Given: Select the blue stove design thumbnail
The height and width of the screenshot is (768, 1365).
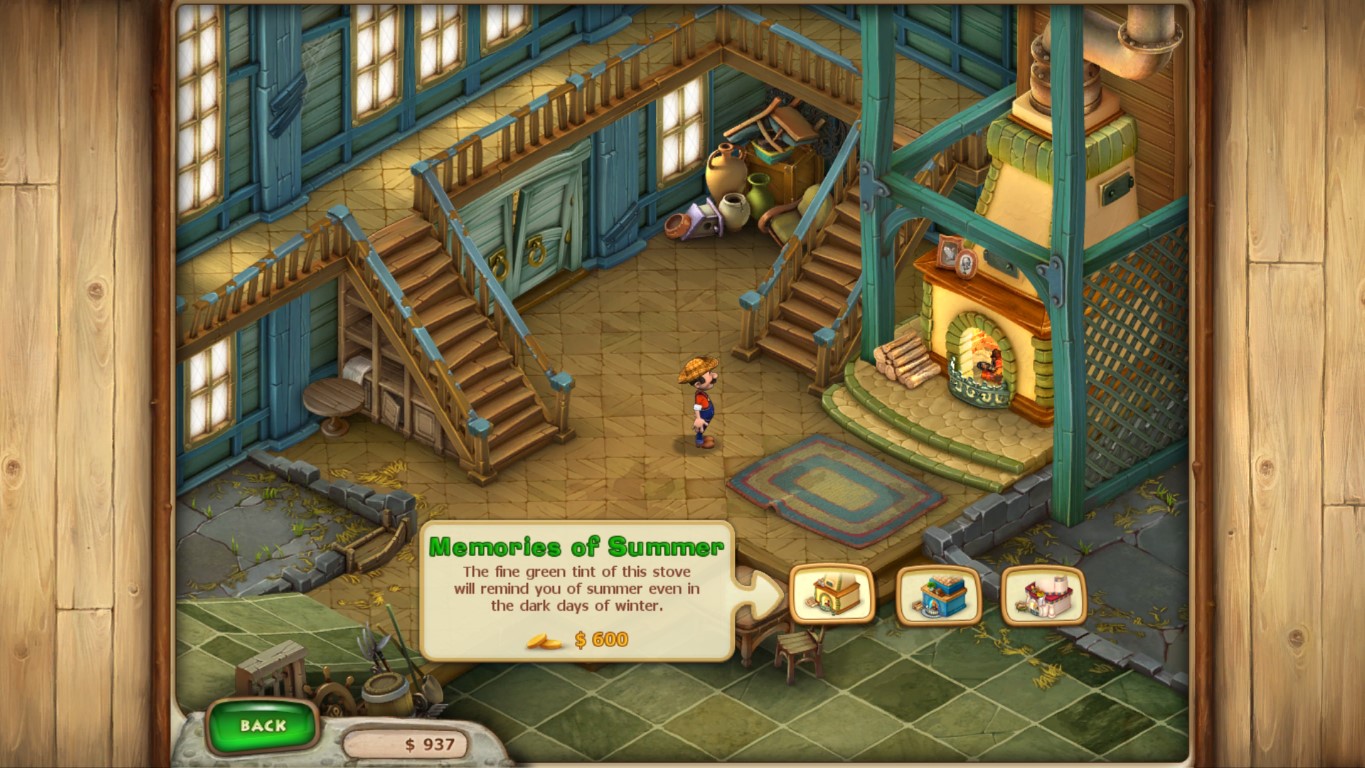Looking at the screenshot, I should click(x=938, y=595).
